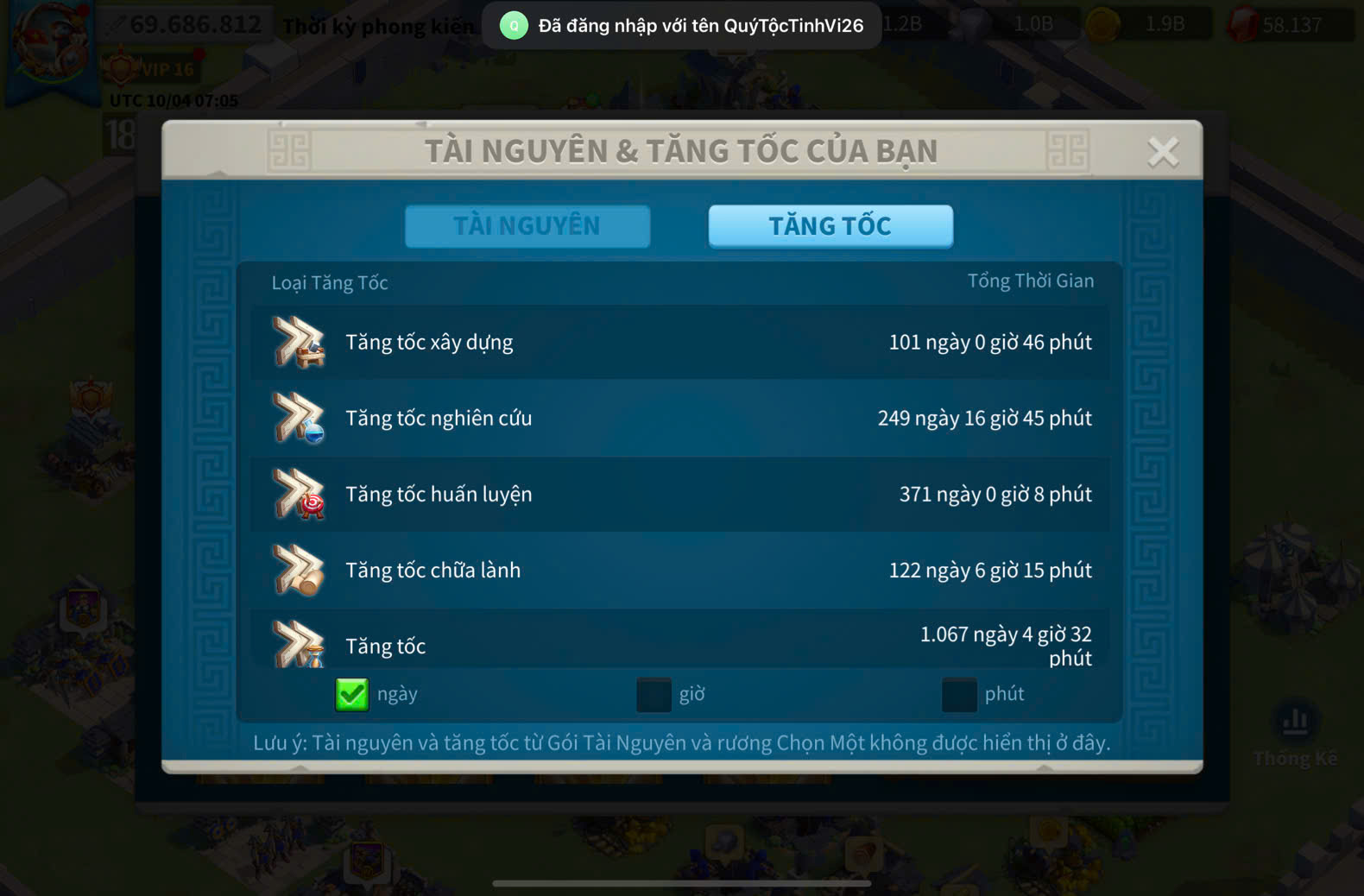Select the Tăng Tốc tab
This screenshot has width=1364, height=896.
point(830,226)
